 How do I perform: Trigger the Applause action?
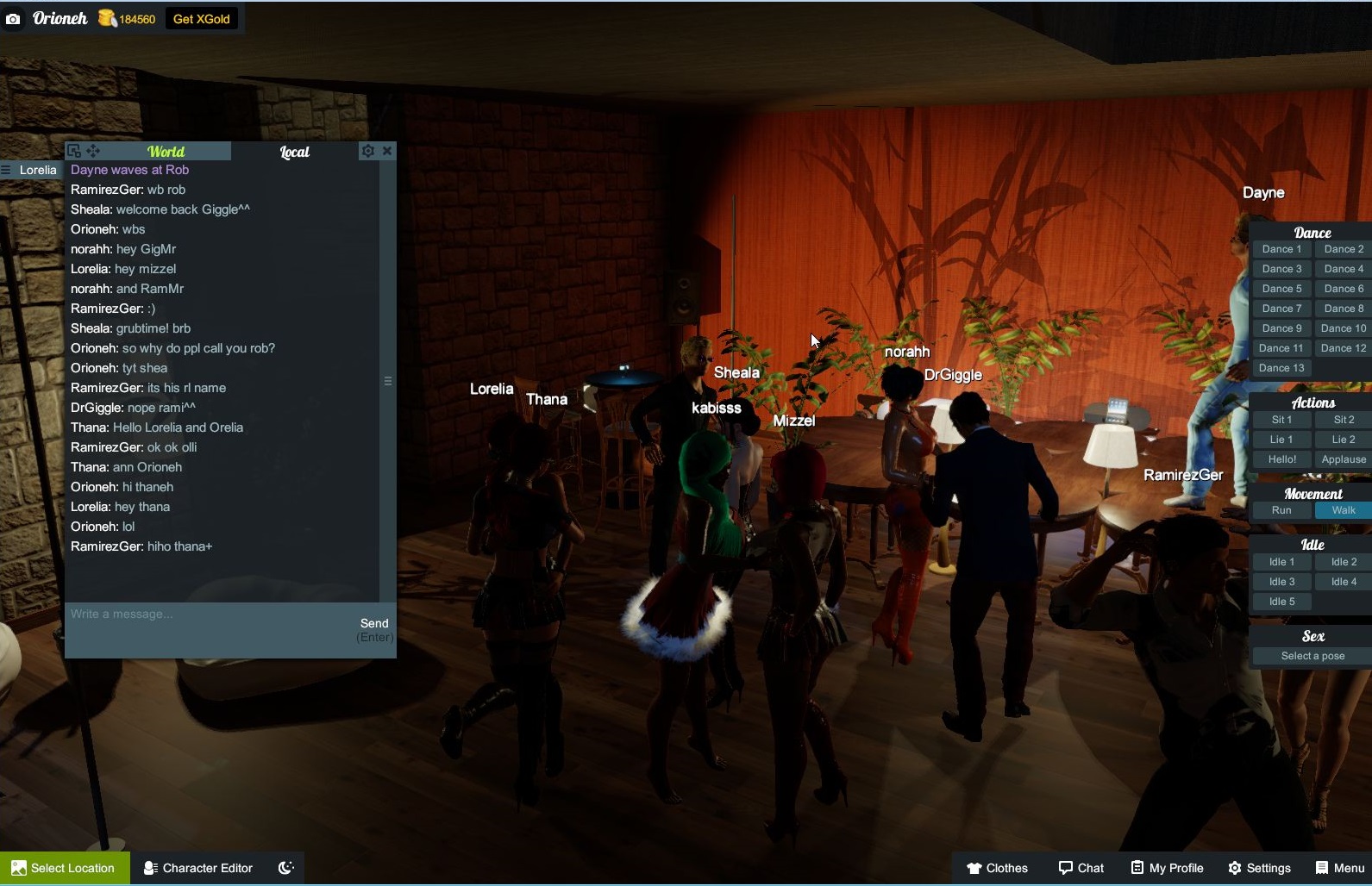click(1343, 459)
